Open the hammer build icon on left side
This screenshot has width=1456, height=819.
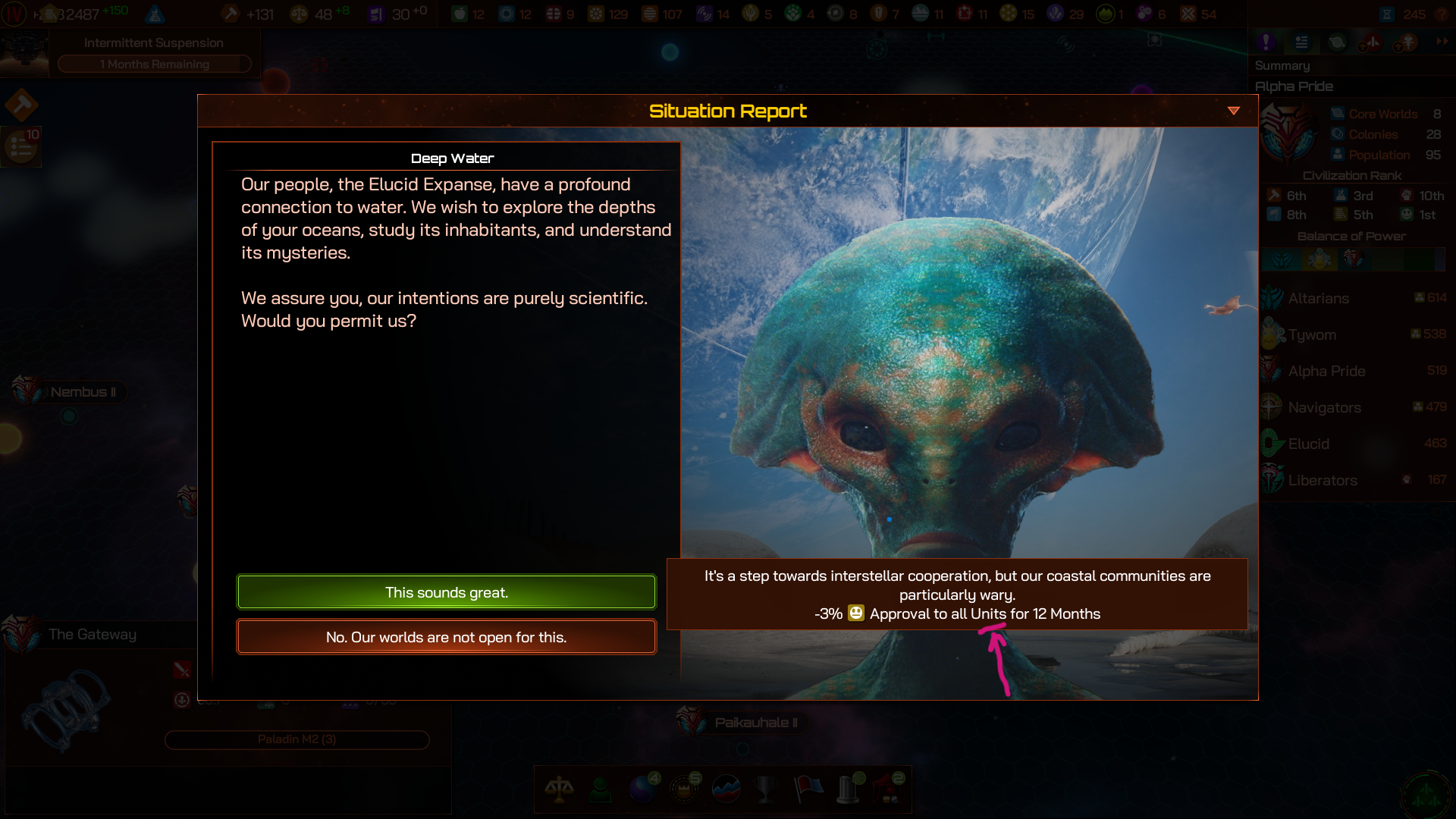pyautogui.click(x=21, y=105)
